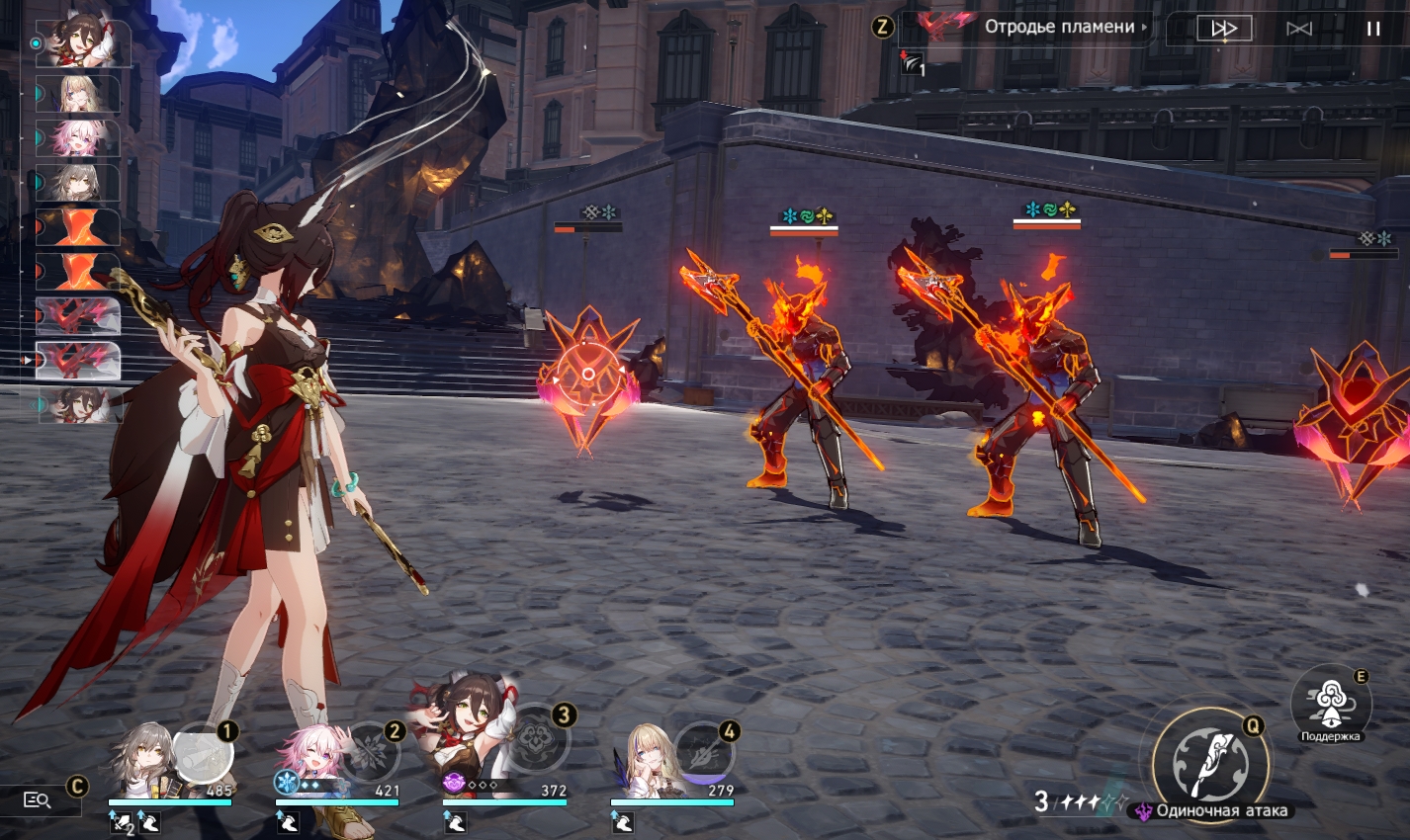Enable auto-battle mode
This screenshot has height=840, width=1410.
[1299, 29]
